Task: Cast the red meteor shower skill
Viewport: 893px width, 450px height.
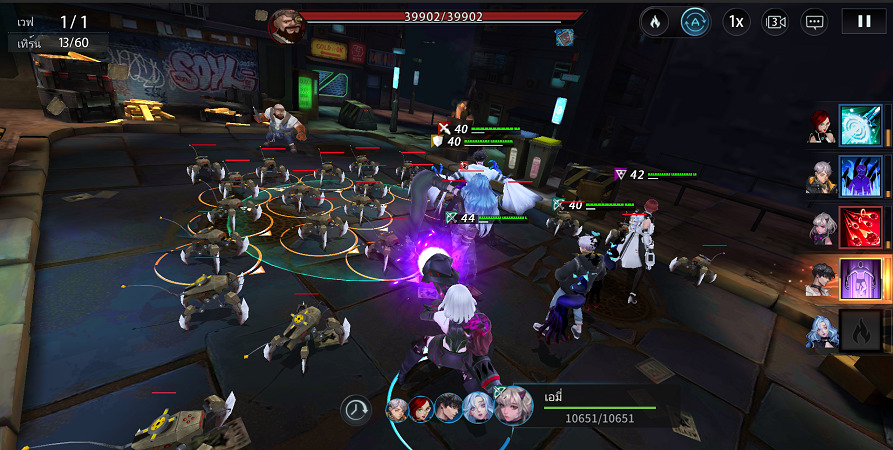Action: [860, 228]
